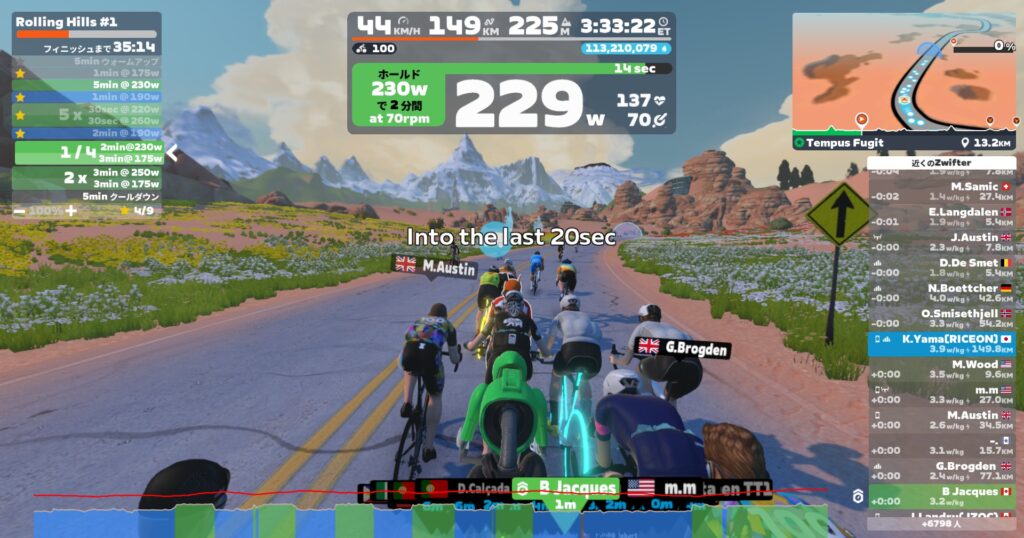This screenshot has height=538, width=1024.
Task: Choose rider D.De Smet from the list
Action: pos(942,266)
